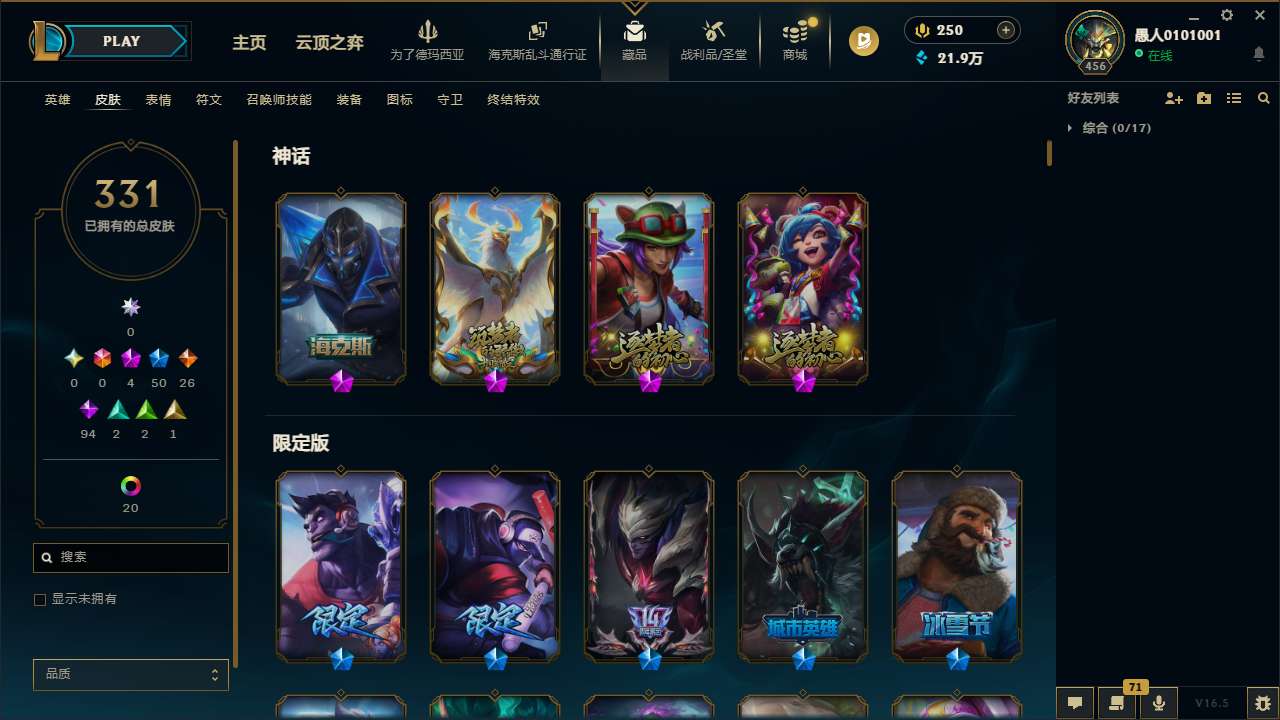Open chat conversations at the bottom right
Screen dimensions: 1280x720
[1075, 703]
